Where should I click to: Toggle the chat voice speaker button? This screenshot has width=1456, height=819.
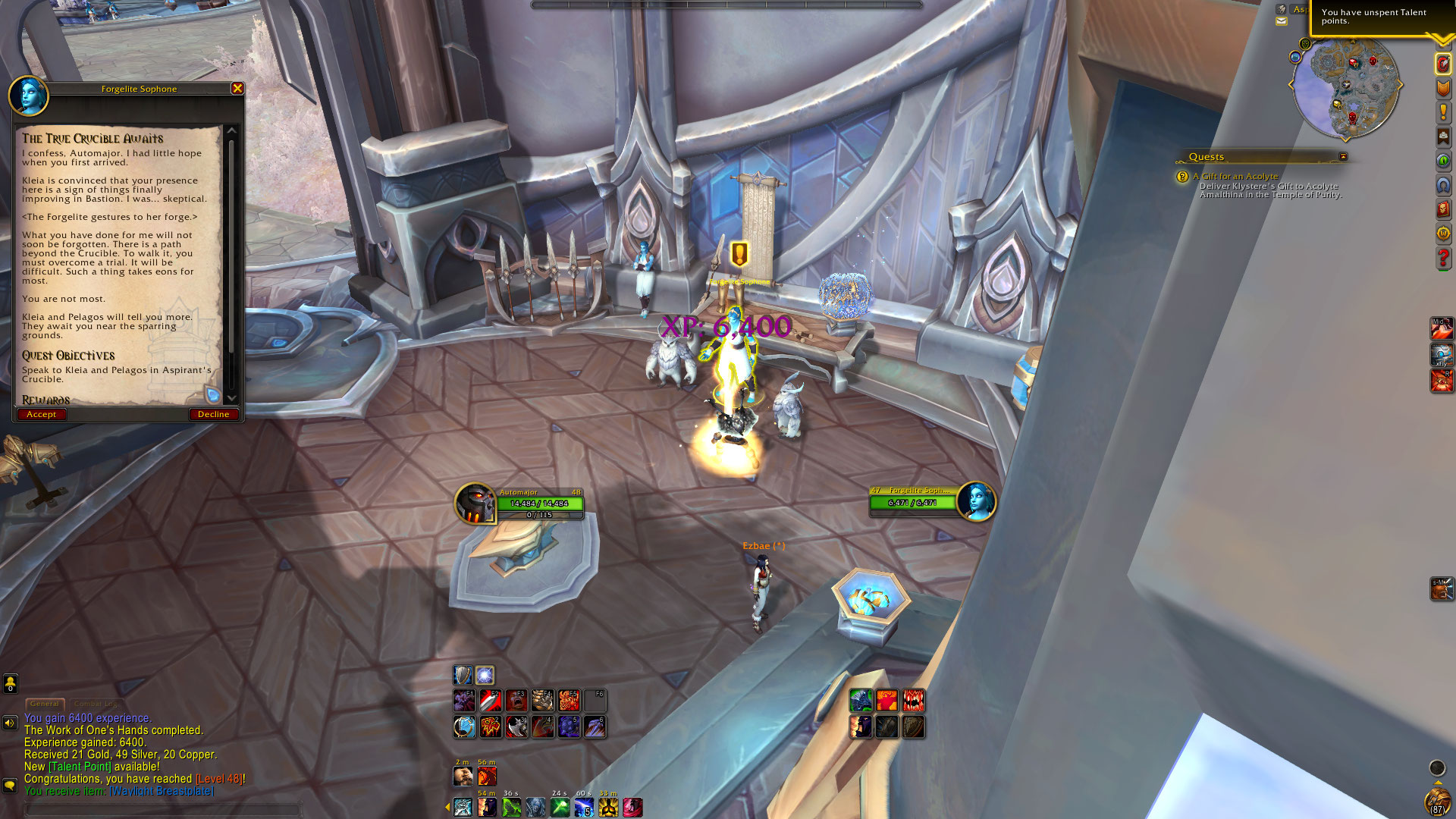coord(10,723)
